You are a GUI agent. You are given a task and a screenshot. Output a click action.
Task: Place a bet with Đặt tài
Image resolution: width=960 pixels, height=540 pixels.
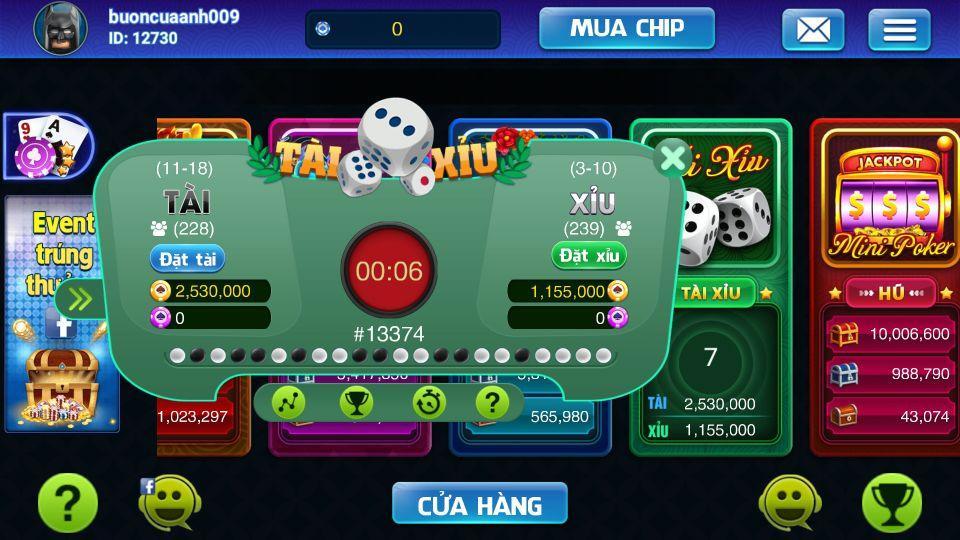(188, 259)
